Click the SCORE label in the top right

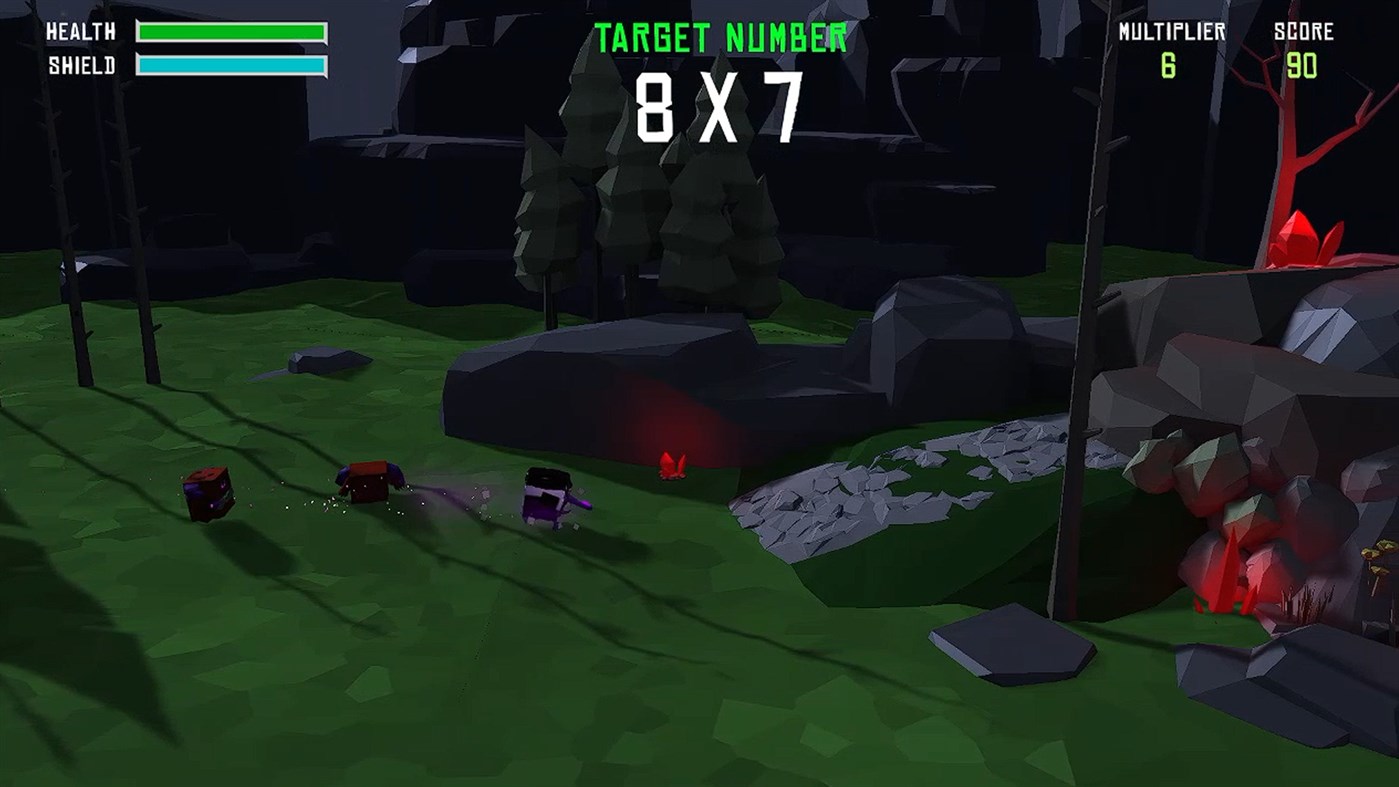click(x=1305, y=32)
